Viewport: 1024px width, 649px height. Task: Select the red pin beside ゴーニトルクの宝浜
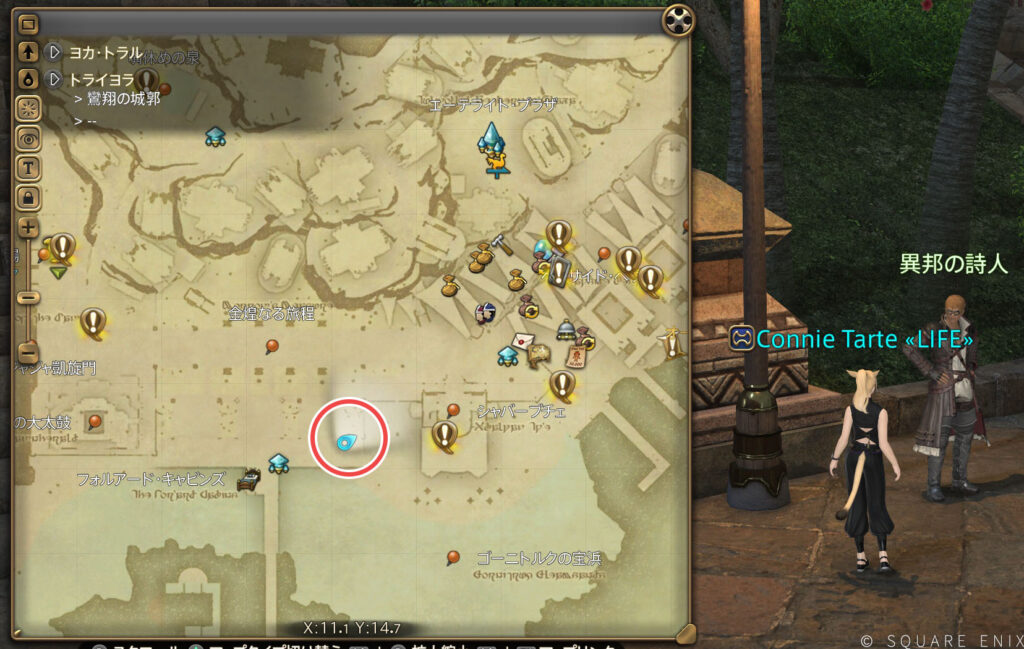point(453,557)
